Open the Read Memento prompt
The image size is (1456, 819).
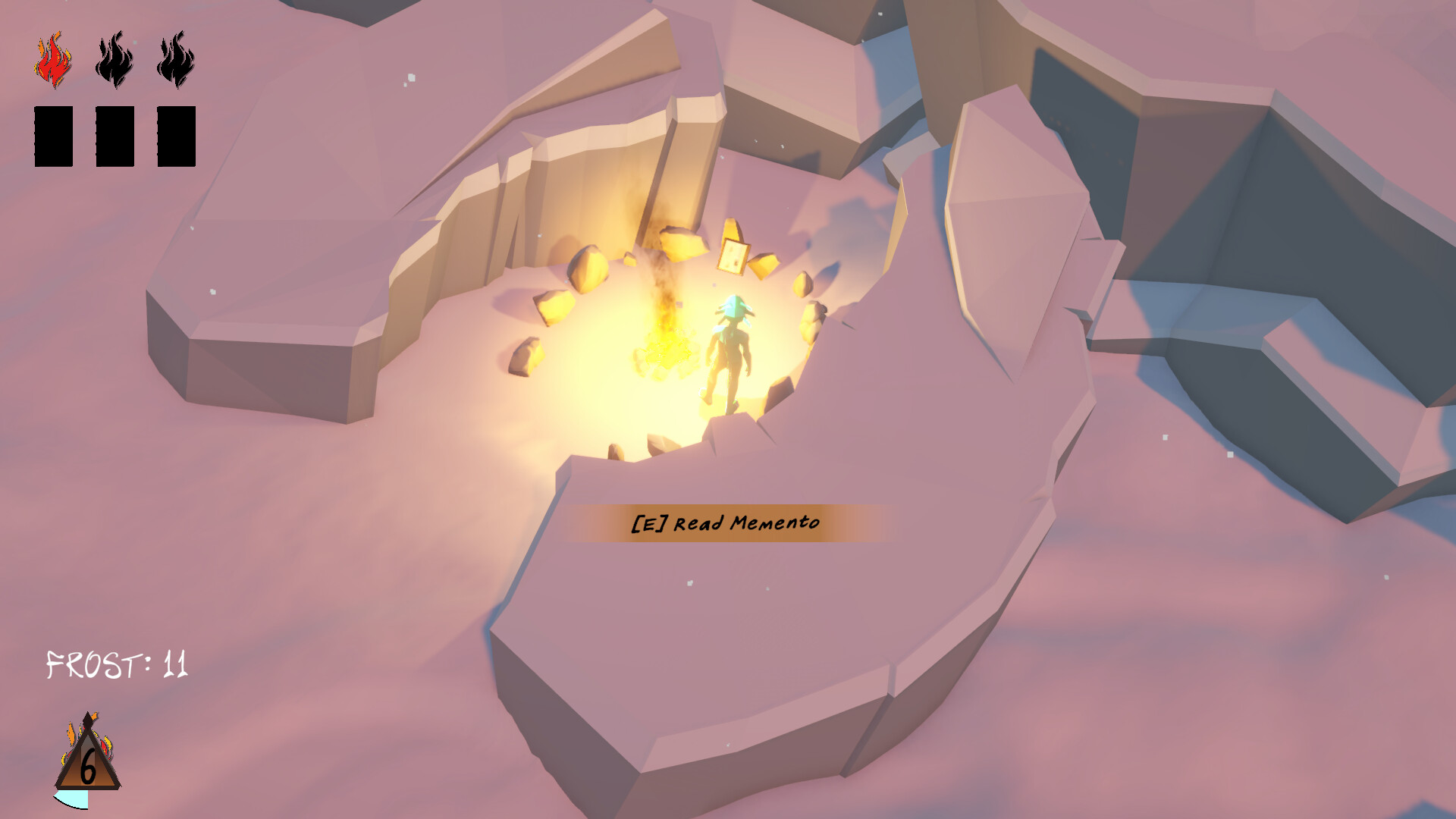click(724, 523)
